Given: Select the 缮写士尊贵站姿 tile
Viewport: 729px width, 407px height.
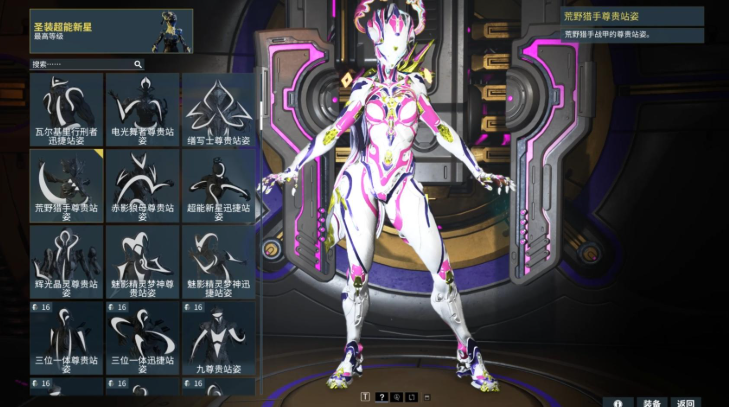Looking at the screenshot, I should pos(218,110).
